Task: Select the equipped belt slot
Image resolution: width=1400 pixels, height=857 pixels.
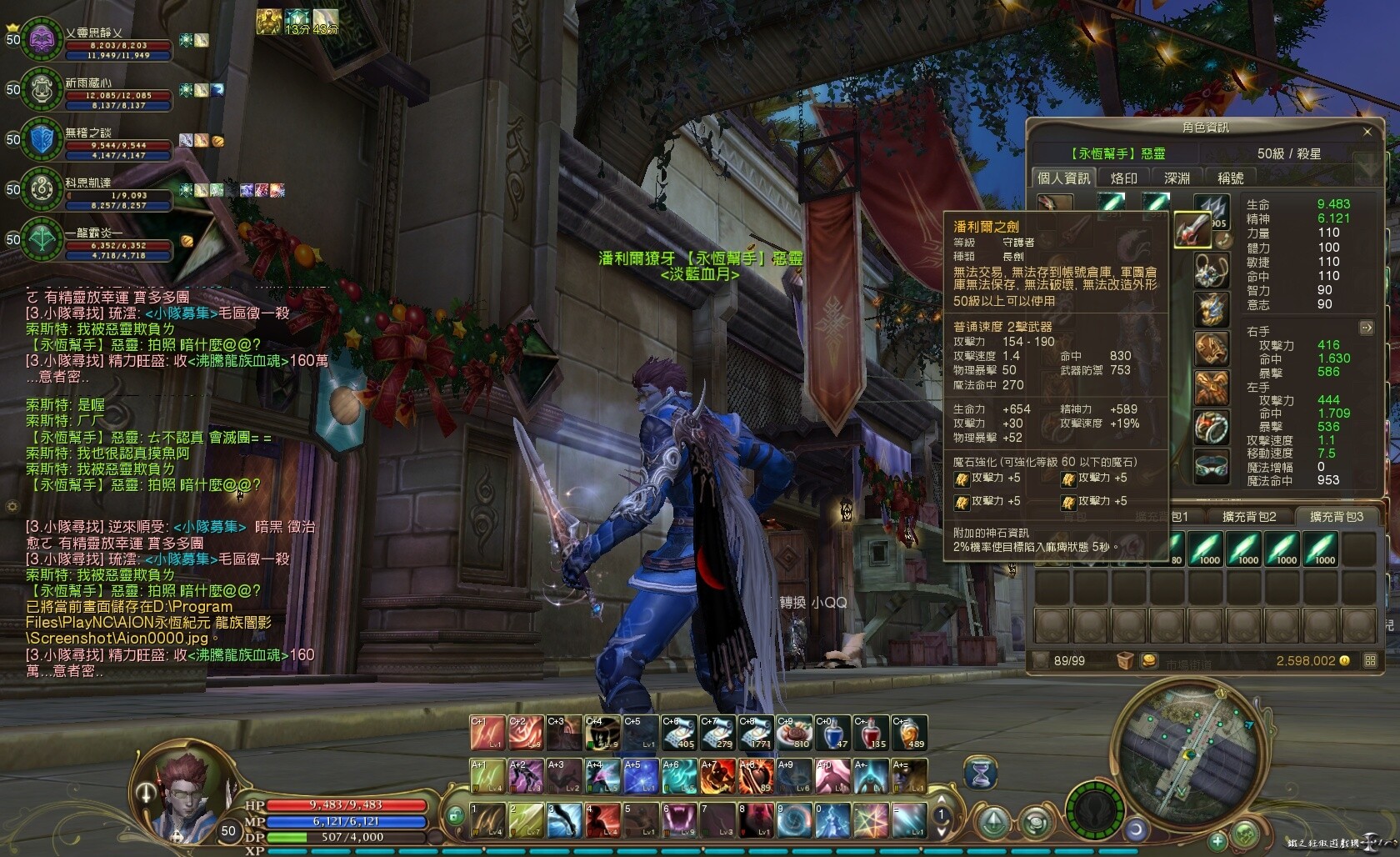Action: (1211, 468)
